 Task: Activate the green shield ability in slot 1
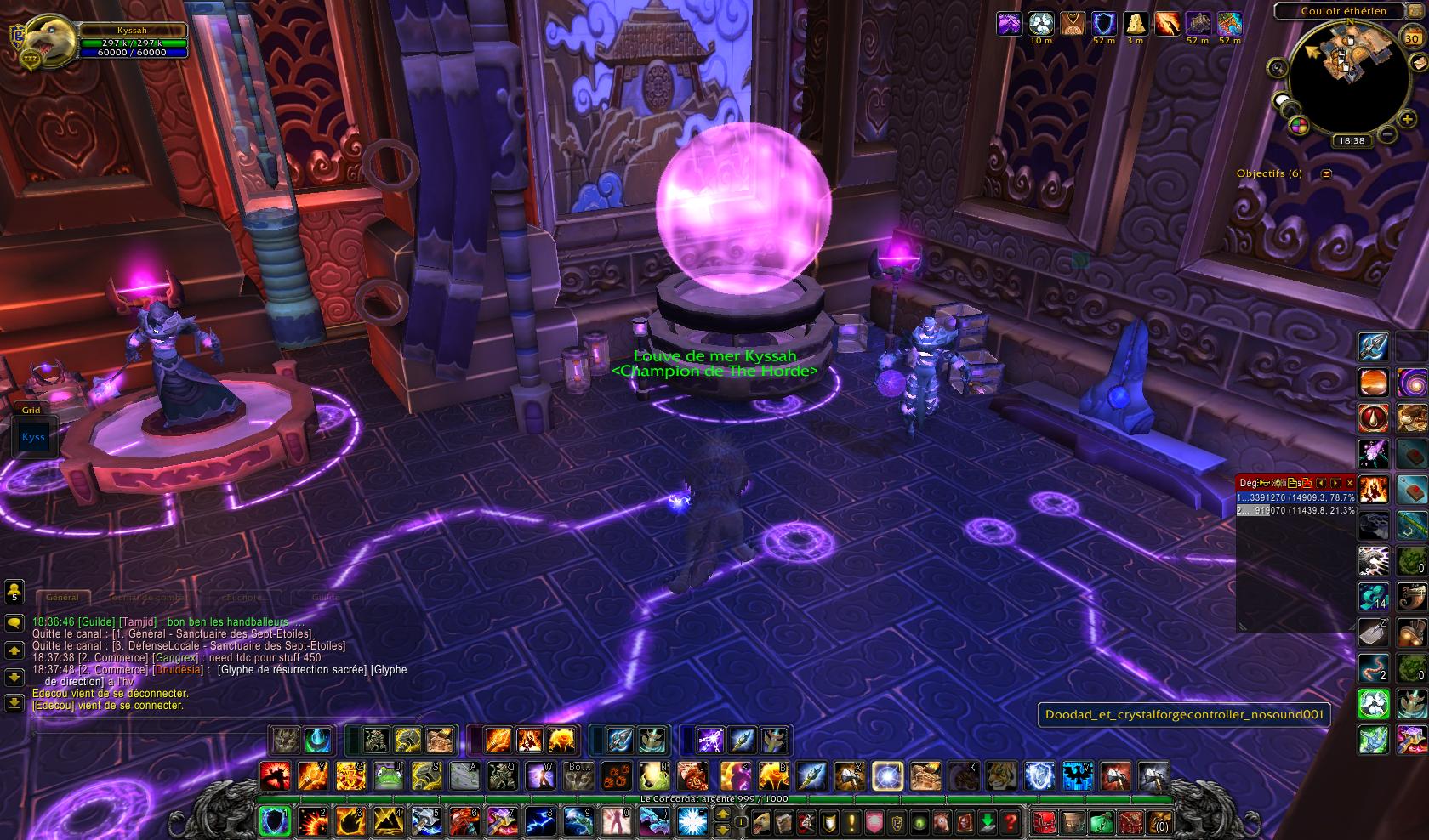pos(274,821)
